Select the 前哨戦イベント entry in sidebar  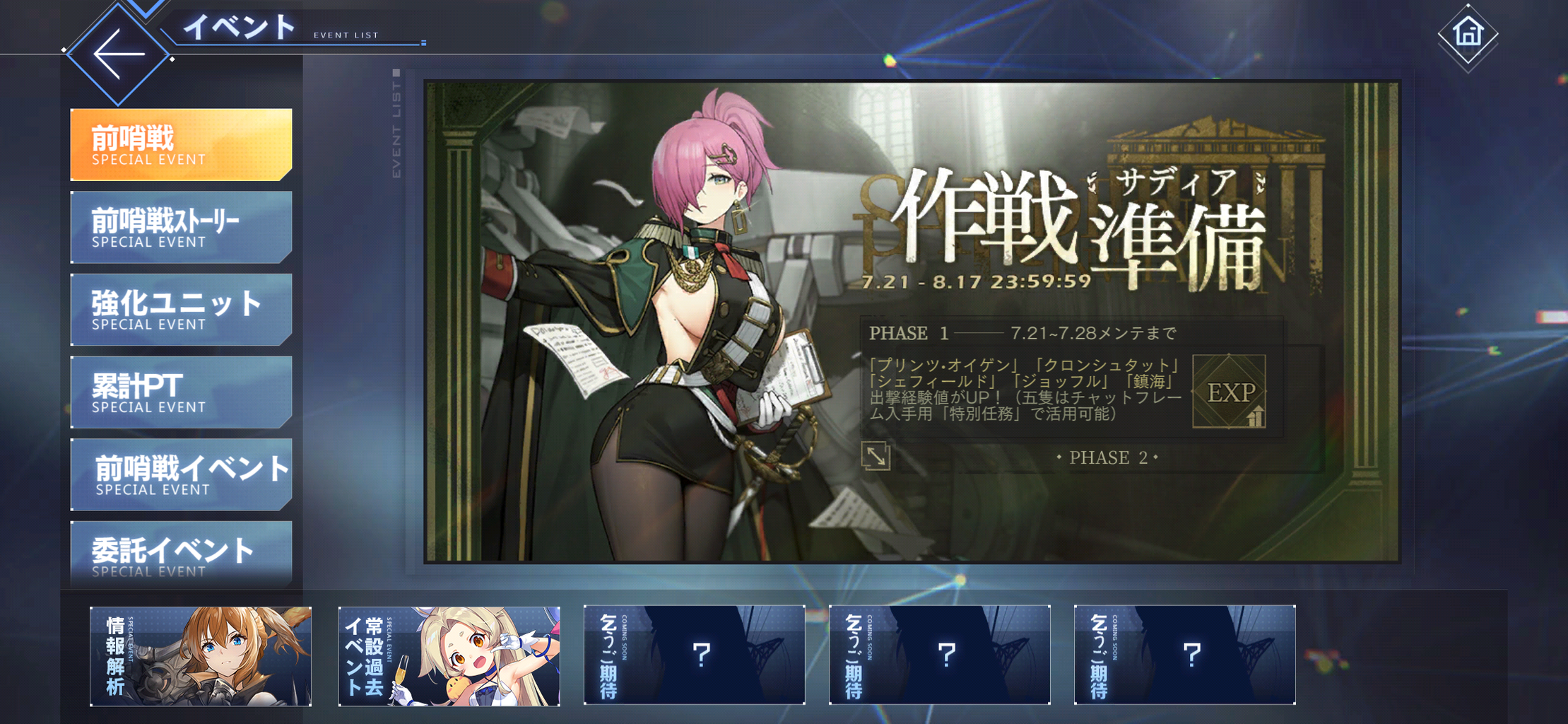181,475
